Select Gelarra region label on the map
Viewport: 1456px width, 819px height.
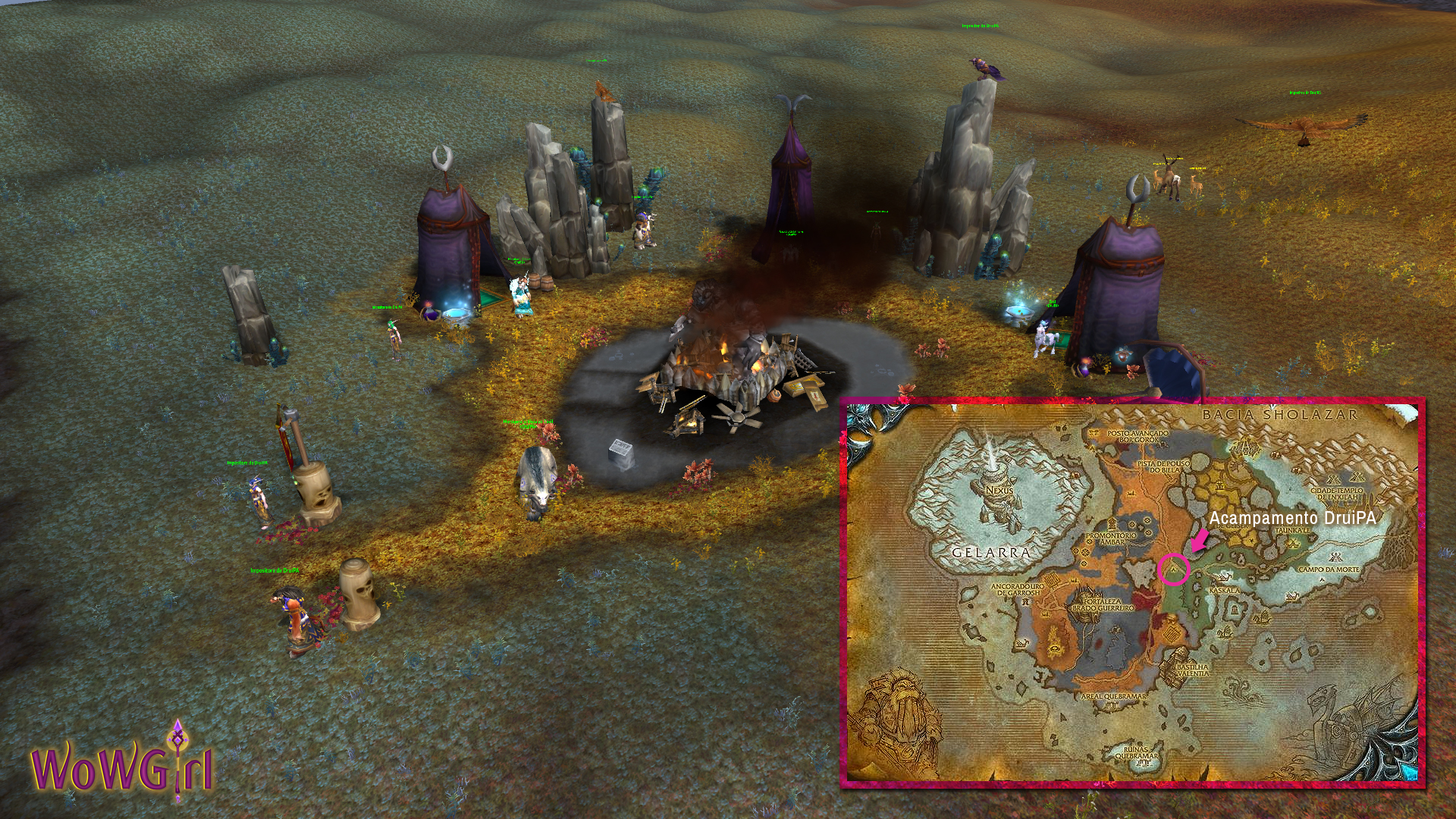click(991, 553)
